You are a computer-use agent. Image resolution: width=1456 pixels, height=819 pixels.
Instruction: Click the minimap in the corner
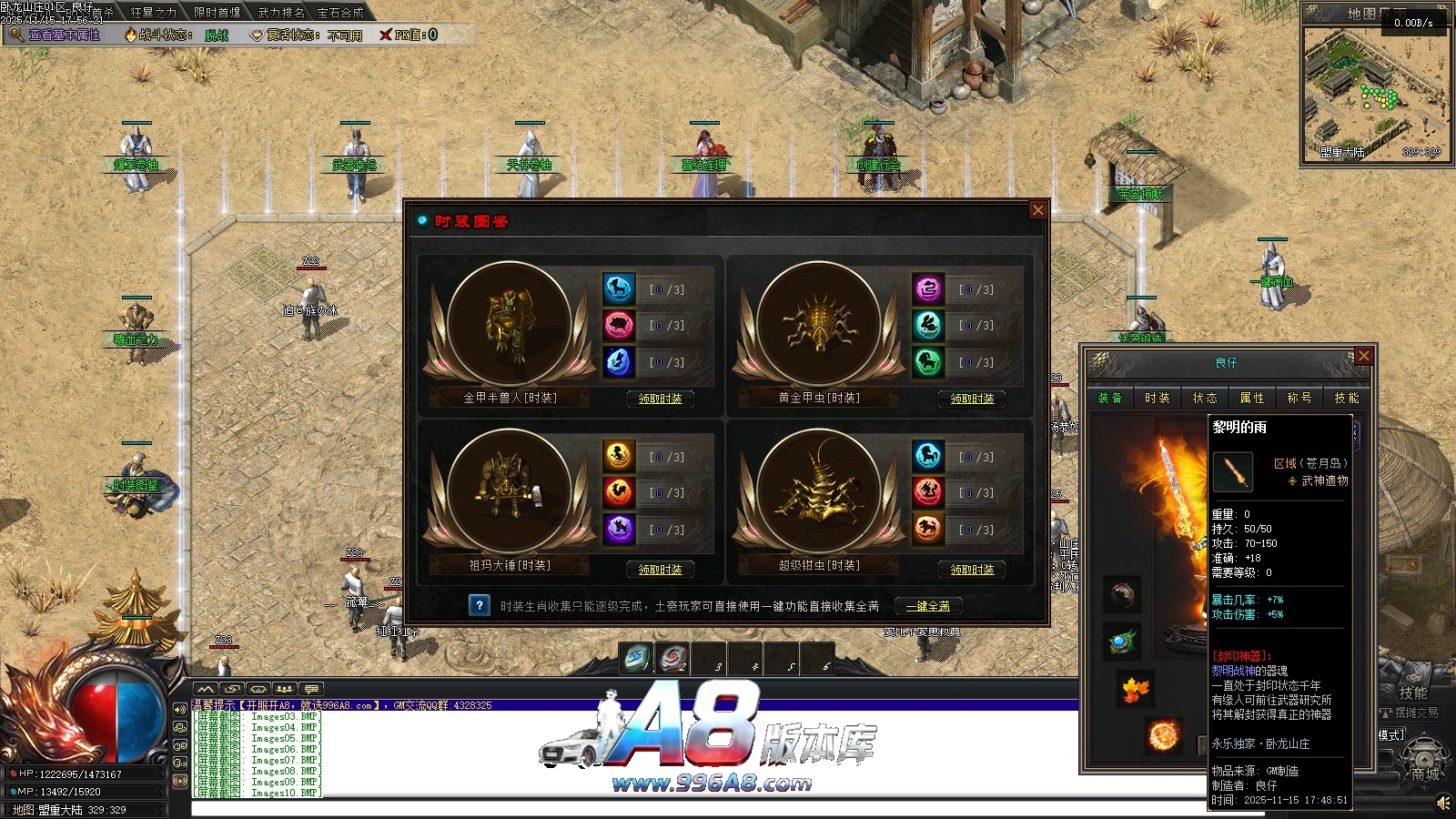1374,91
